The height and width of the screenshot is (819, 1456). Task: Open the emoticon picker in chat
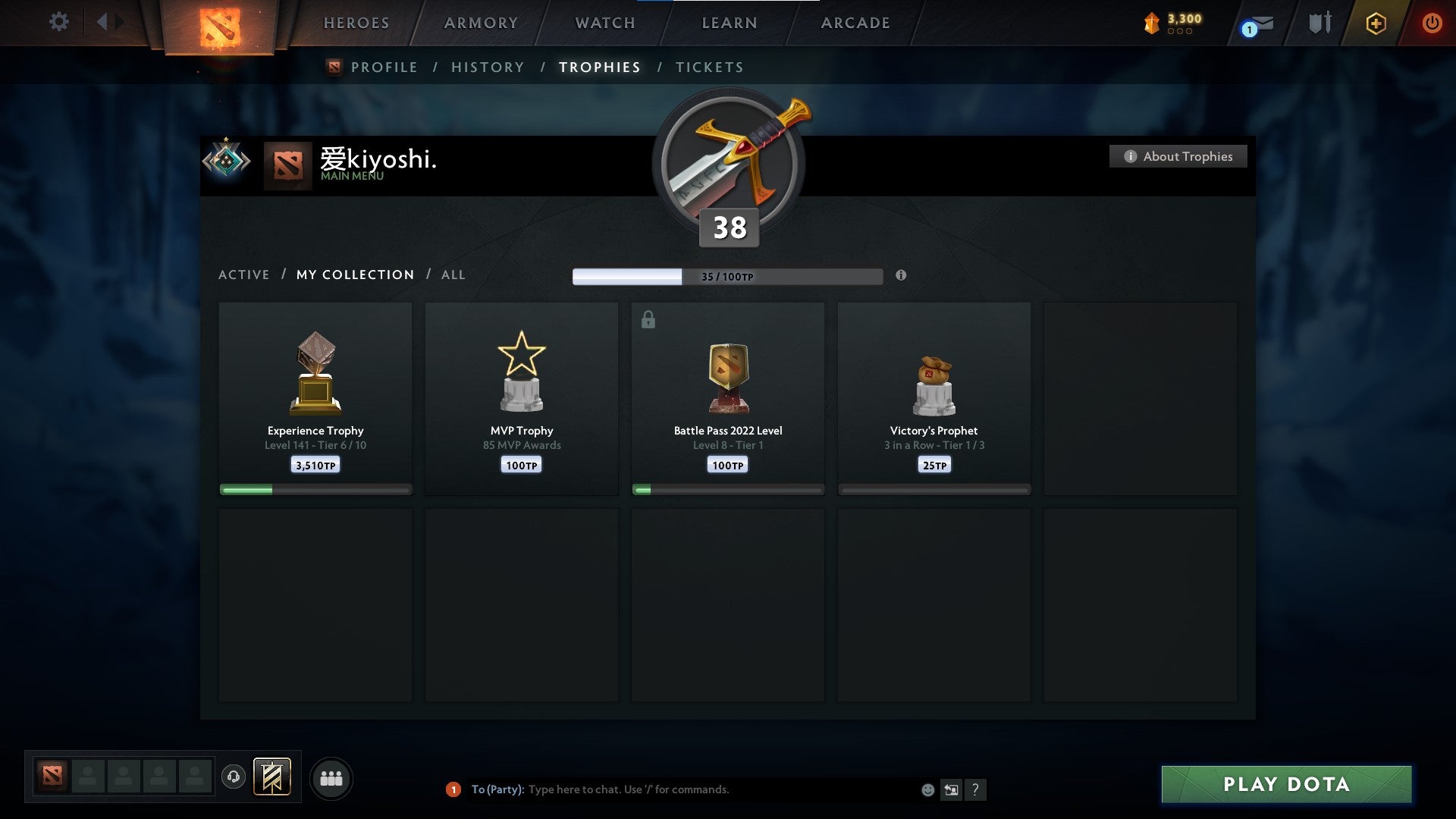pos(928,789)
